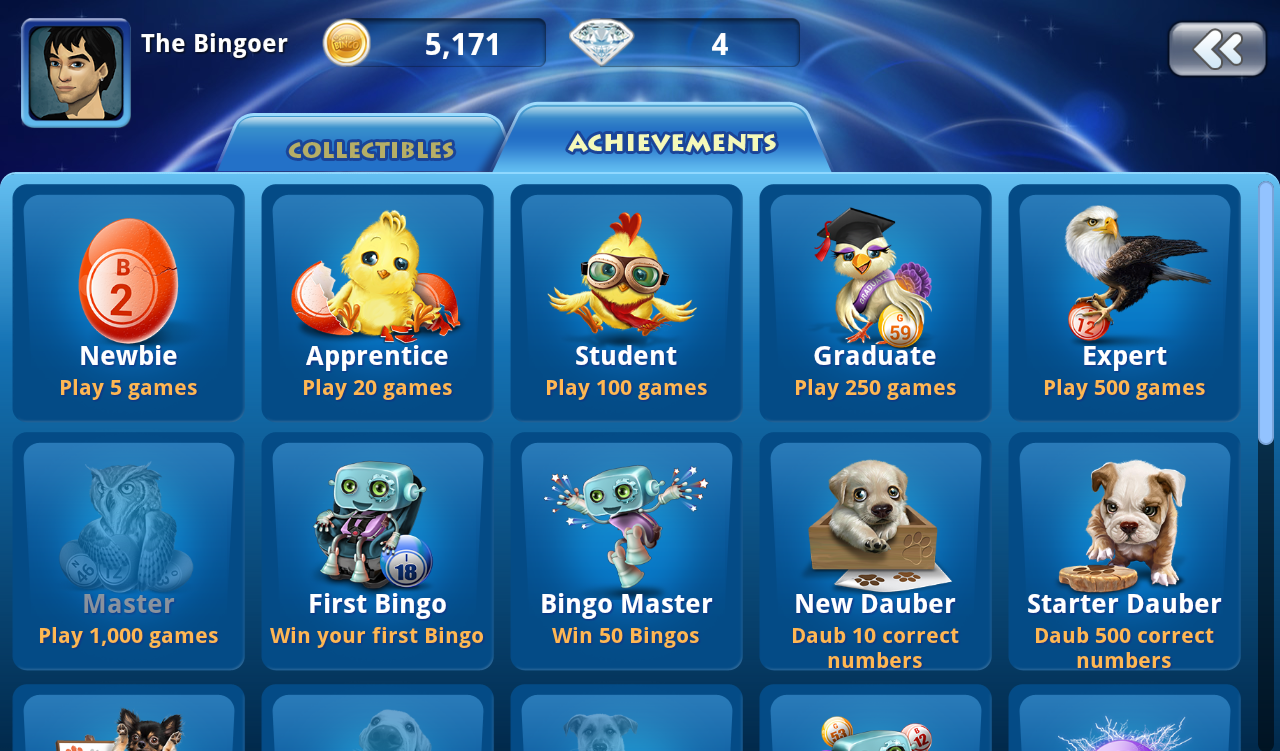This screenshot has height=751, width=1280.
Task: Select the Bingo Master achievement
Action: pos(626,550)
